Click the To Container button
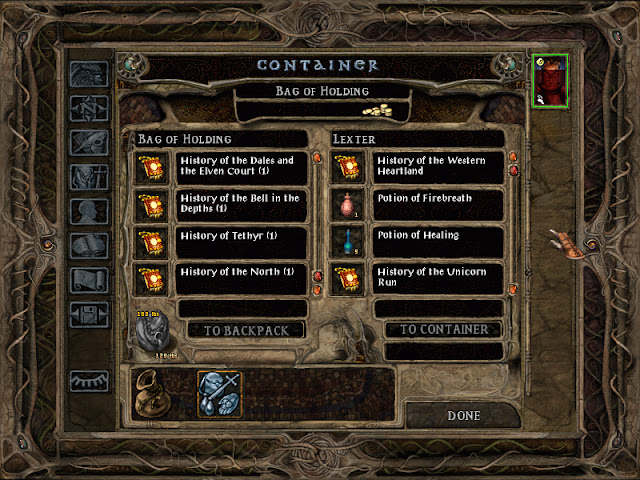 [443, 329]
